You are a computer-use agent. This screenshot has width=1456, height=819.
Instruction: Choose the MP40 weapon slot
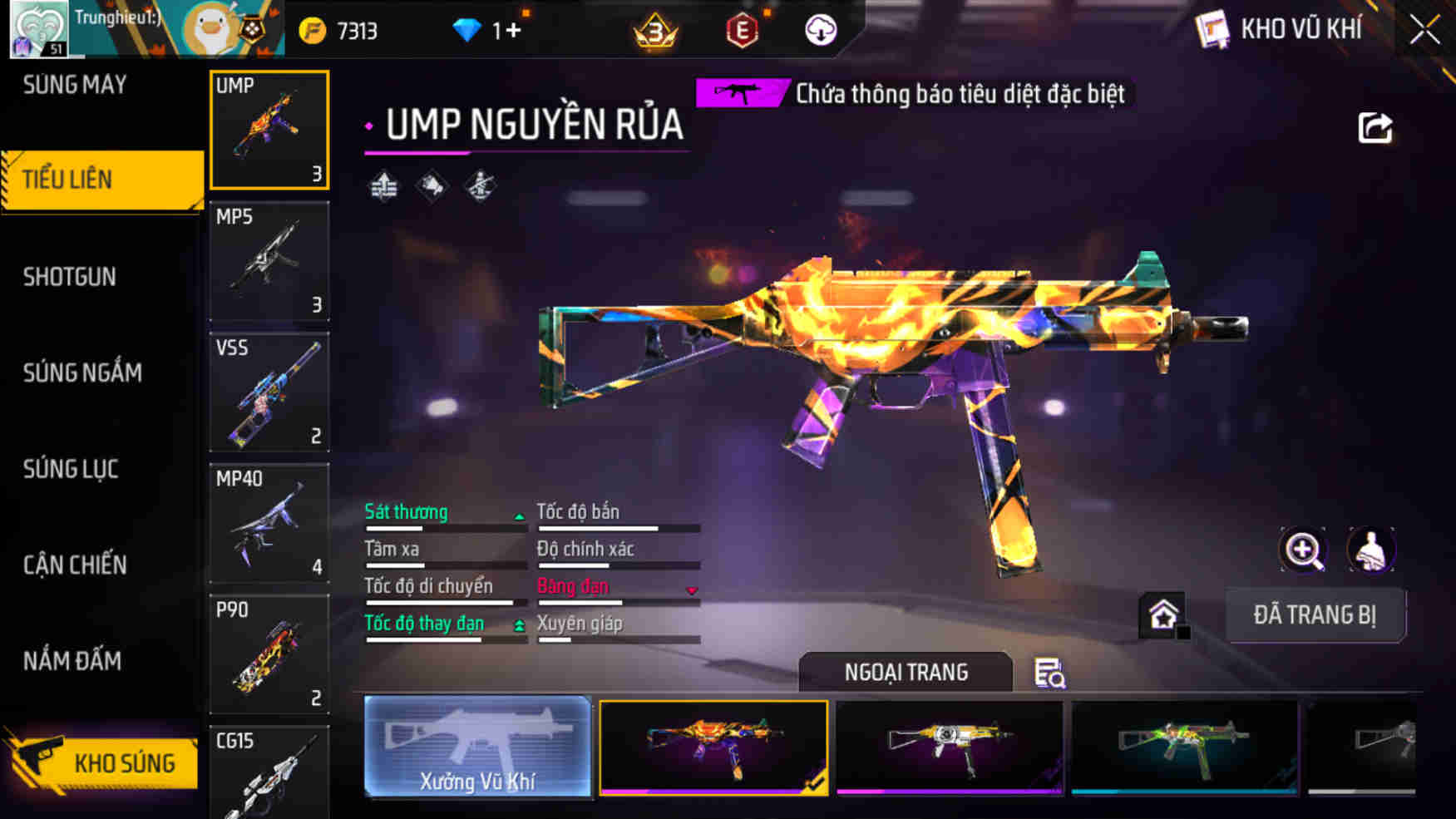[x=269, y=523]
